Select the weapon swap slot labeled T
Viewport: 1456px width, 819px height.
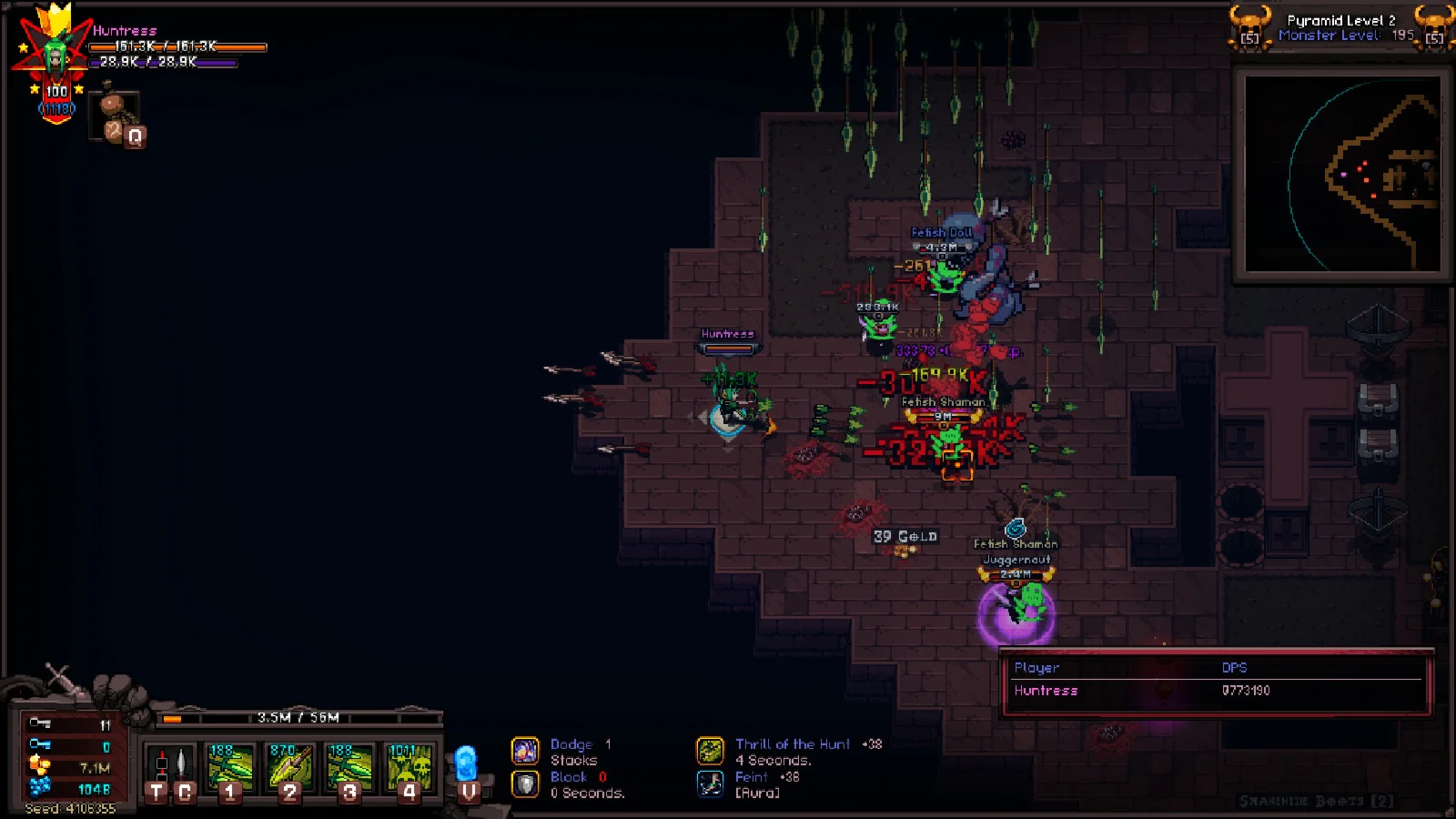[159, 768]
